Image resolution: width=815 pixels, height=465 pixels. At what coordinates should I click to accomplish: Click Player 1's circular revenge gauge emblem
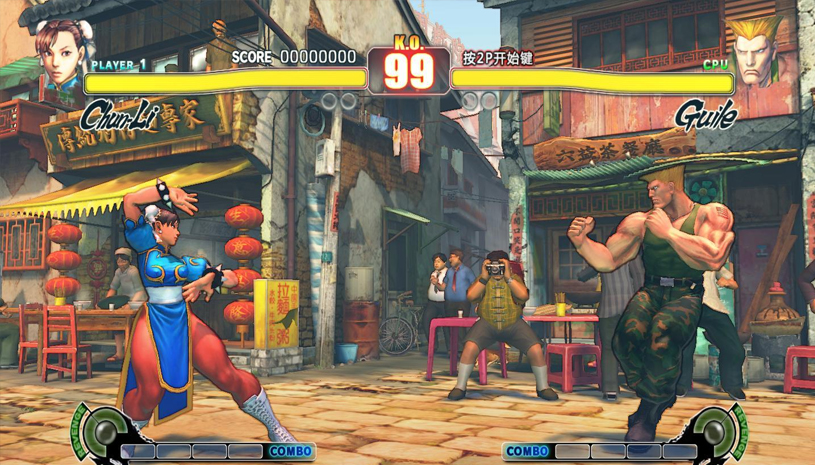tap(103, 432)
